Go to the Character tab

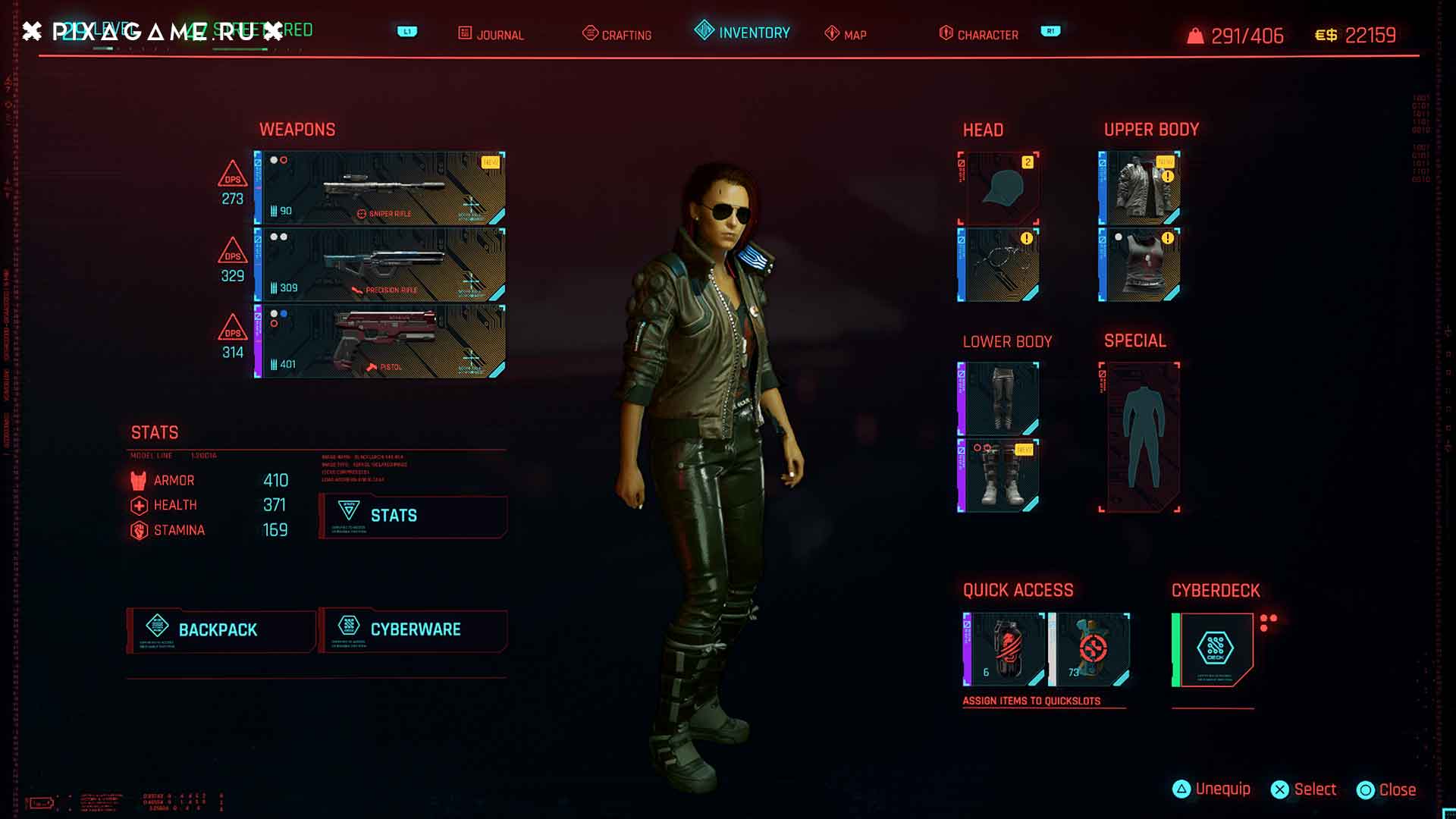pos(979,34)
